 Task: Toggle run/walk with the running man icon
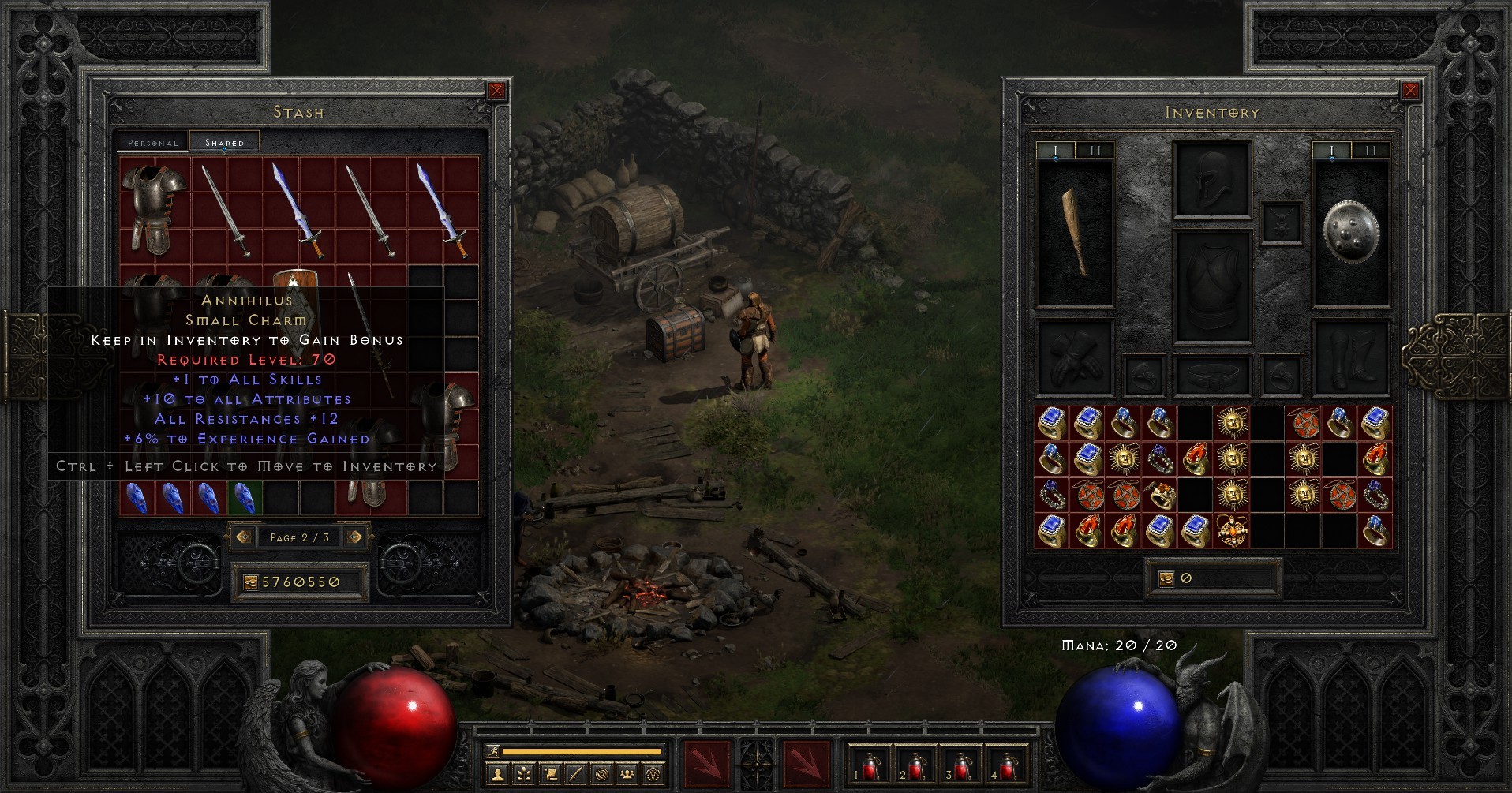click(x=494, y=751)
